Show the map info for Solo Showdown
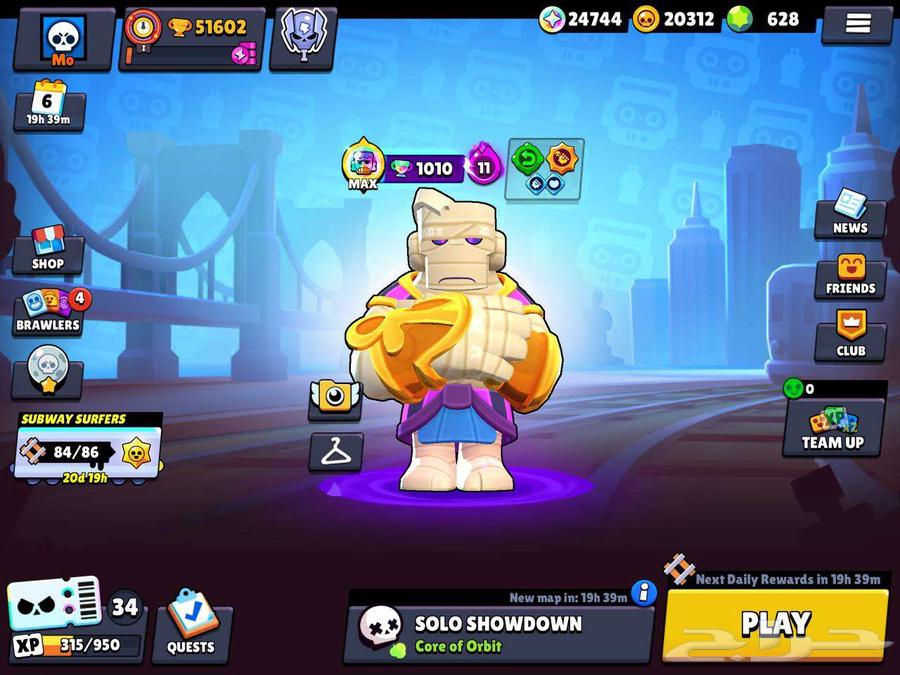900x675 pixels. point(644,593)
